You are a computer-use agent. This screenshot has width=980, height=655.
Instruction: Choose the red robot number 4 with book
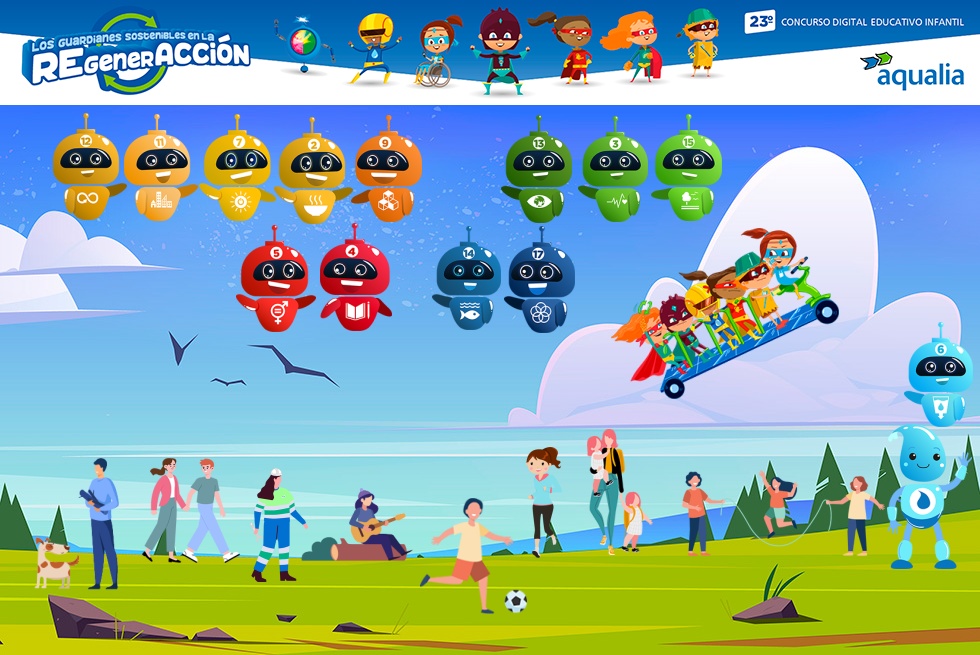(355, 284)
